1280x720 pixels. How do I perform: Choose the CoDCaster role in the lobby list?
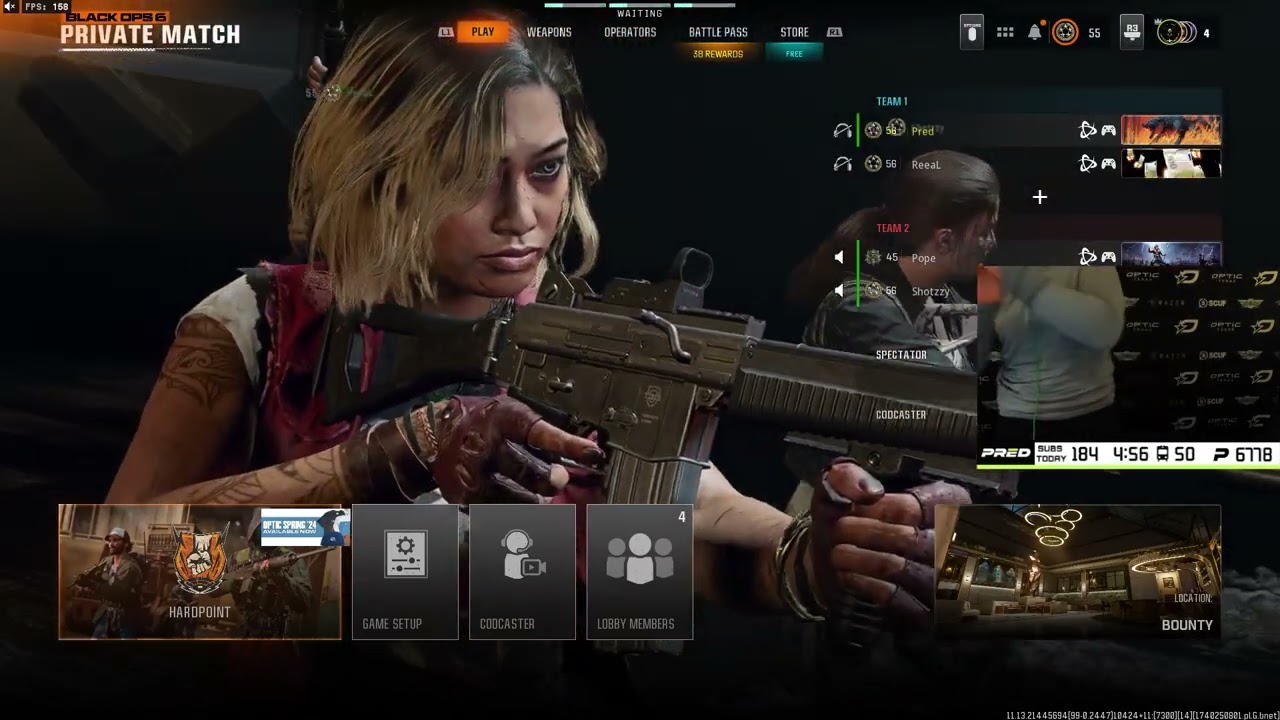point(901,415)
